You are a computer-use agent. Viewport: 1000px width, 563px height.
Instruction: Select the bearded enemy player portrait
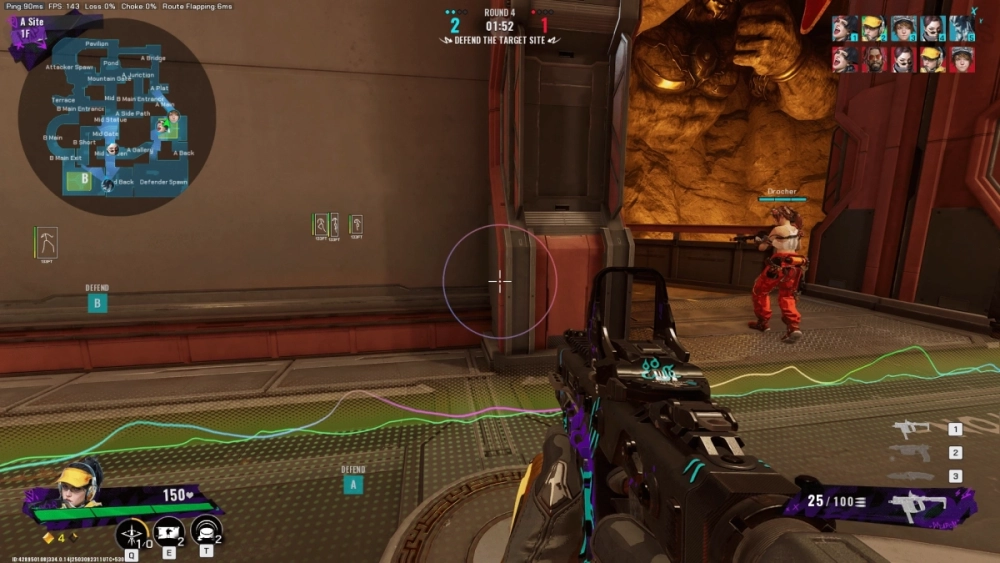point(874,58)
